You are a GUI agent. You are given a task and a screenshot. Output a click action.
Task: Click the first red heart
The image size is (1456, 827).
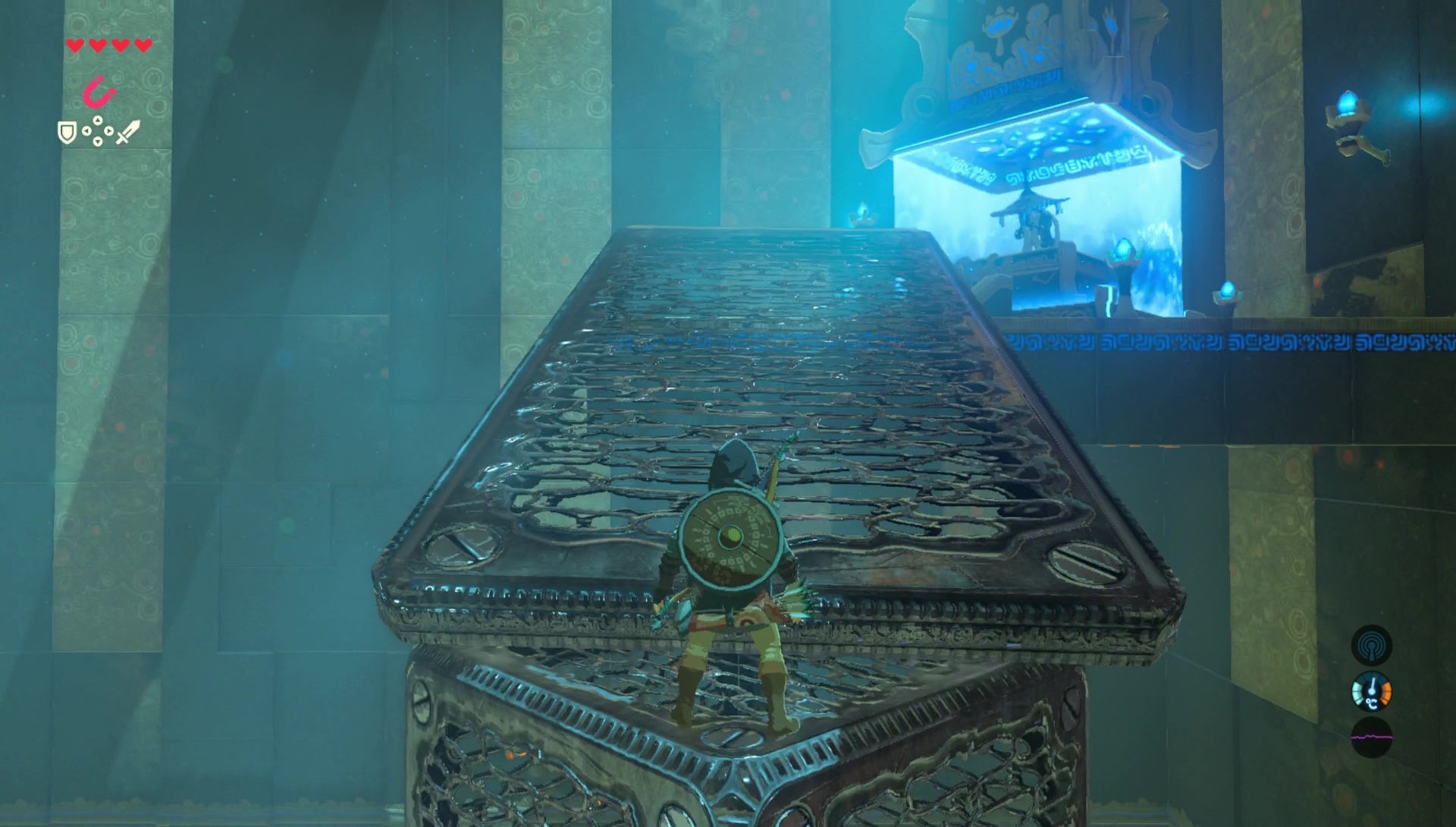coord(74,46)
